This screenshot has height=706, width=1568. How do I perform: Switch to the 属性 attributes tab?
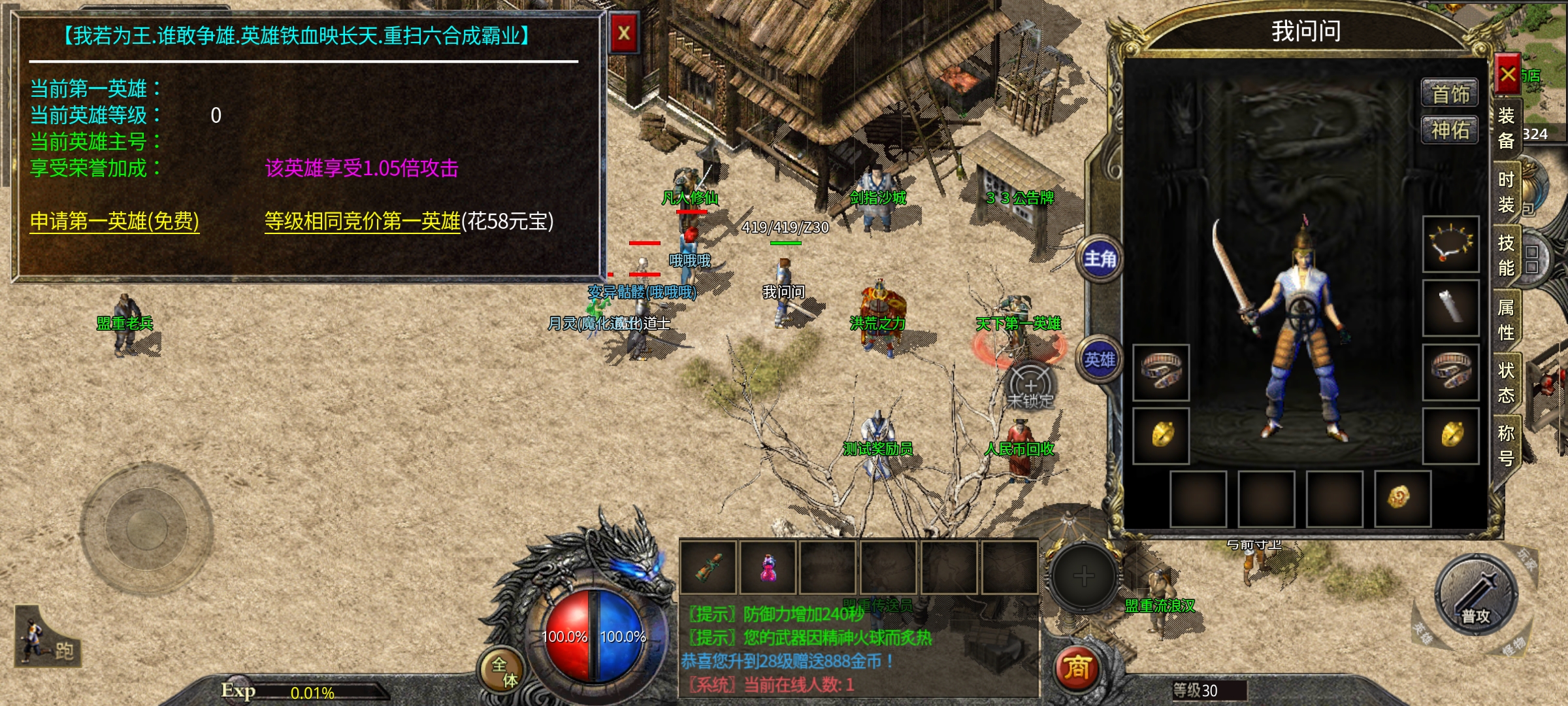pos(1506,319)
